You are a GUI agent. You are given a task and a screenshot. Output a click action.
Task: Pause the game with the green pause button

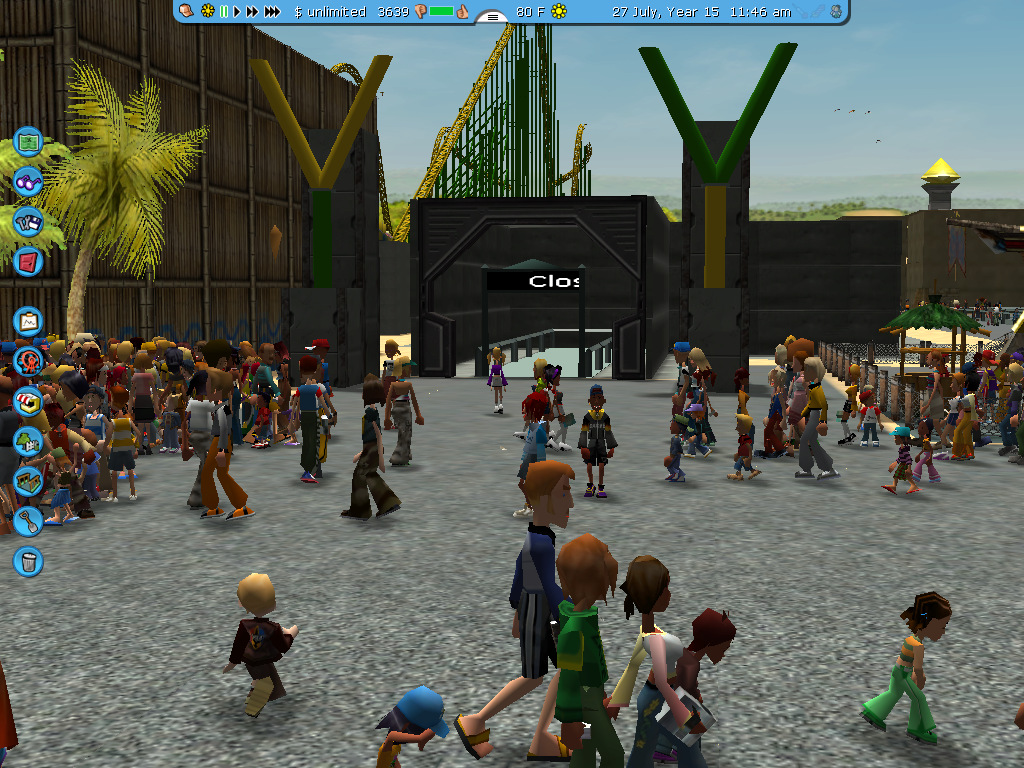click(224, 12)
